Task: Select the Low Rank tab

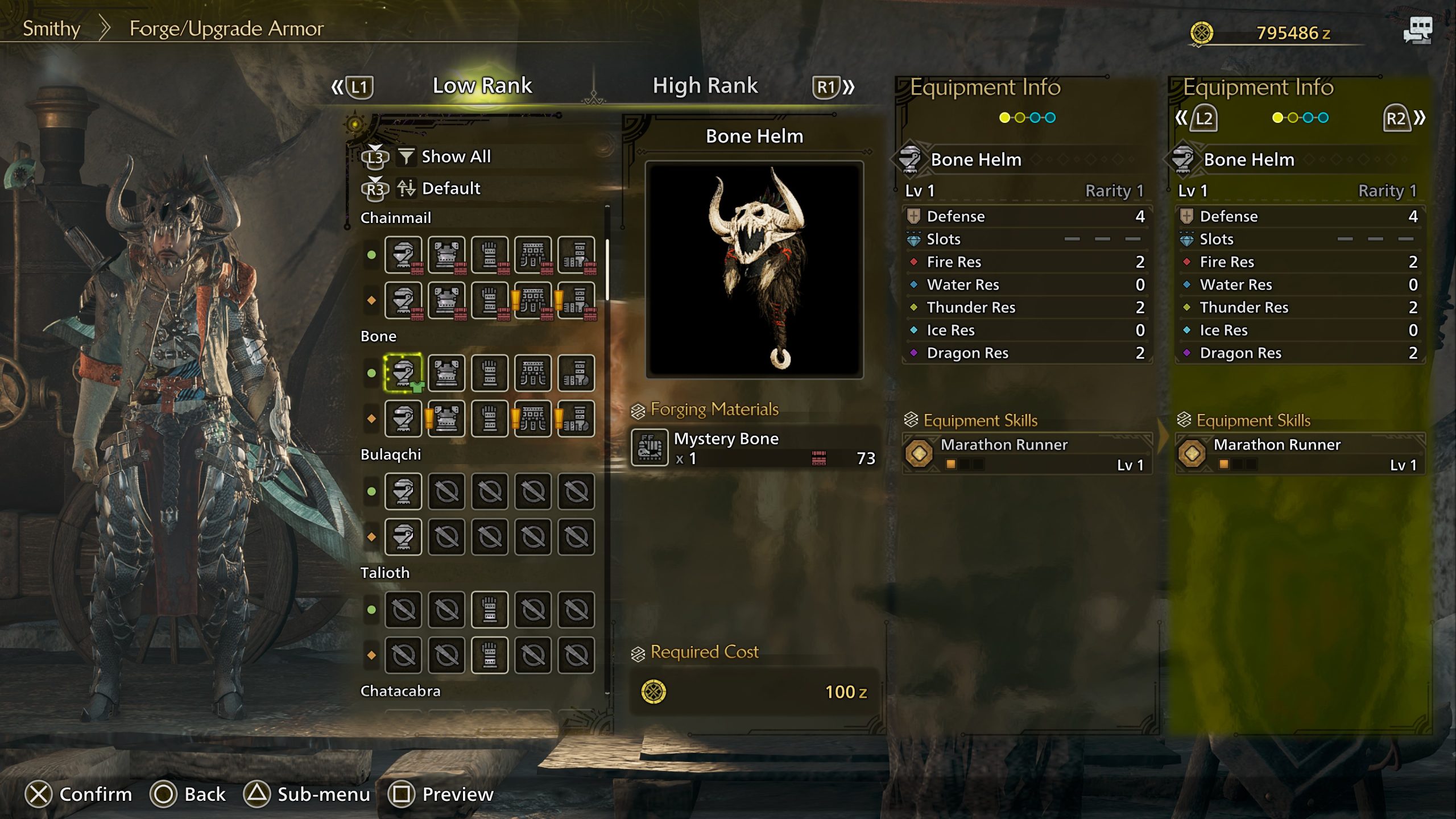Action: coord(482,86)
